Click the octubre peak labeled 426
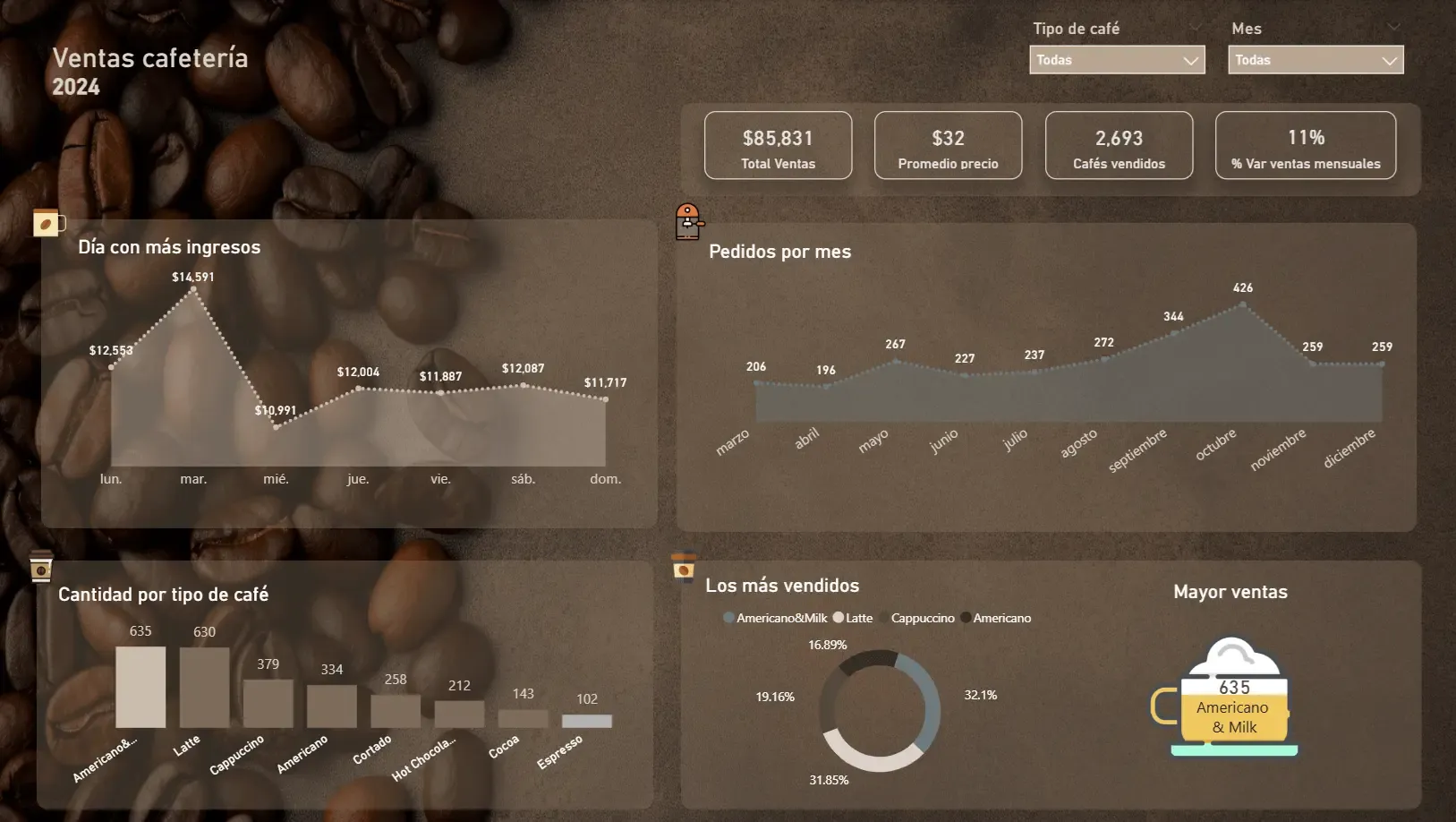 [x=1243, y=304]
